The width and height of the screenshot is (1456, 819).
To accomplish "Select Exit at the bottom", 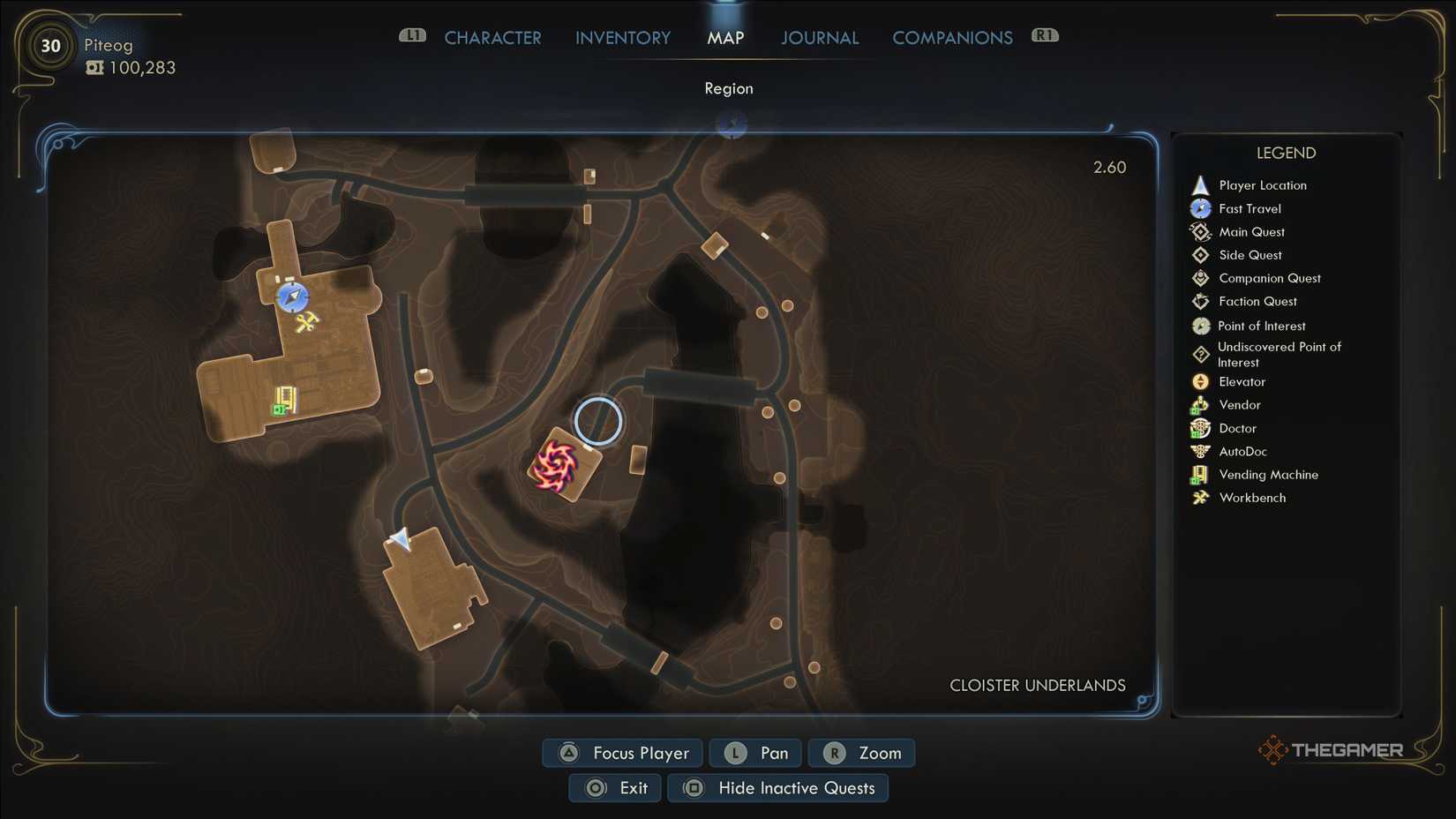I will pyautogui.click(x=615, y=787).
